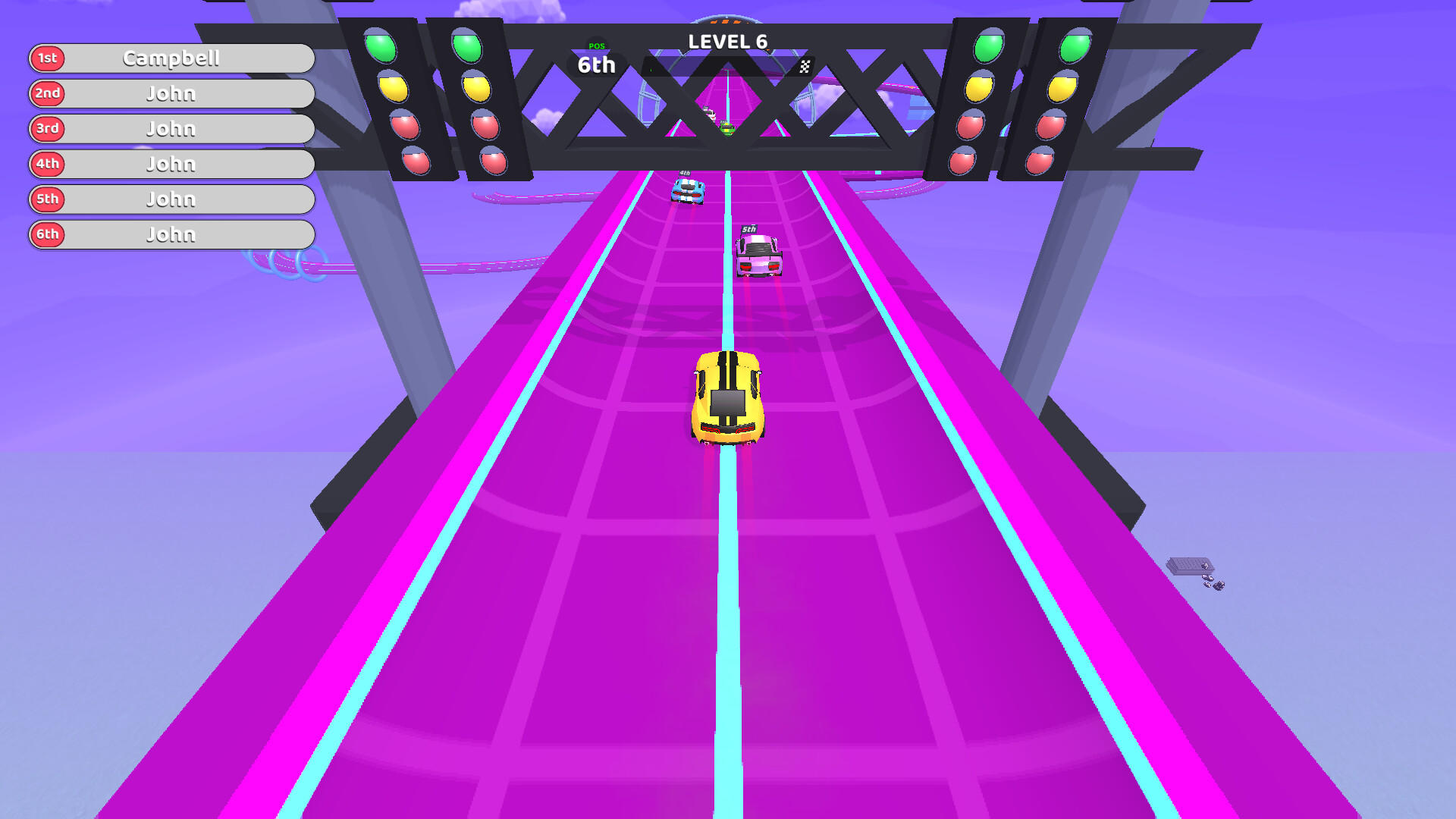Viewport: 1456px width, 819px height.
Task: Click the pink car marked 5th
Action: click(757, 254)
